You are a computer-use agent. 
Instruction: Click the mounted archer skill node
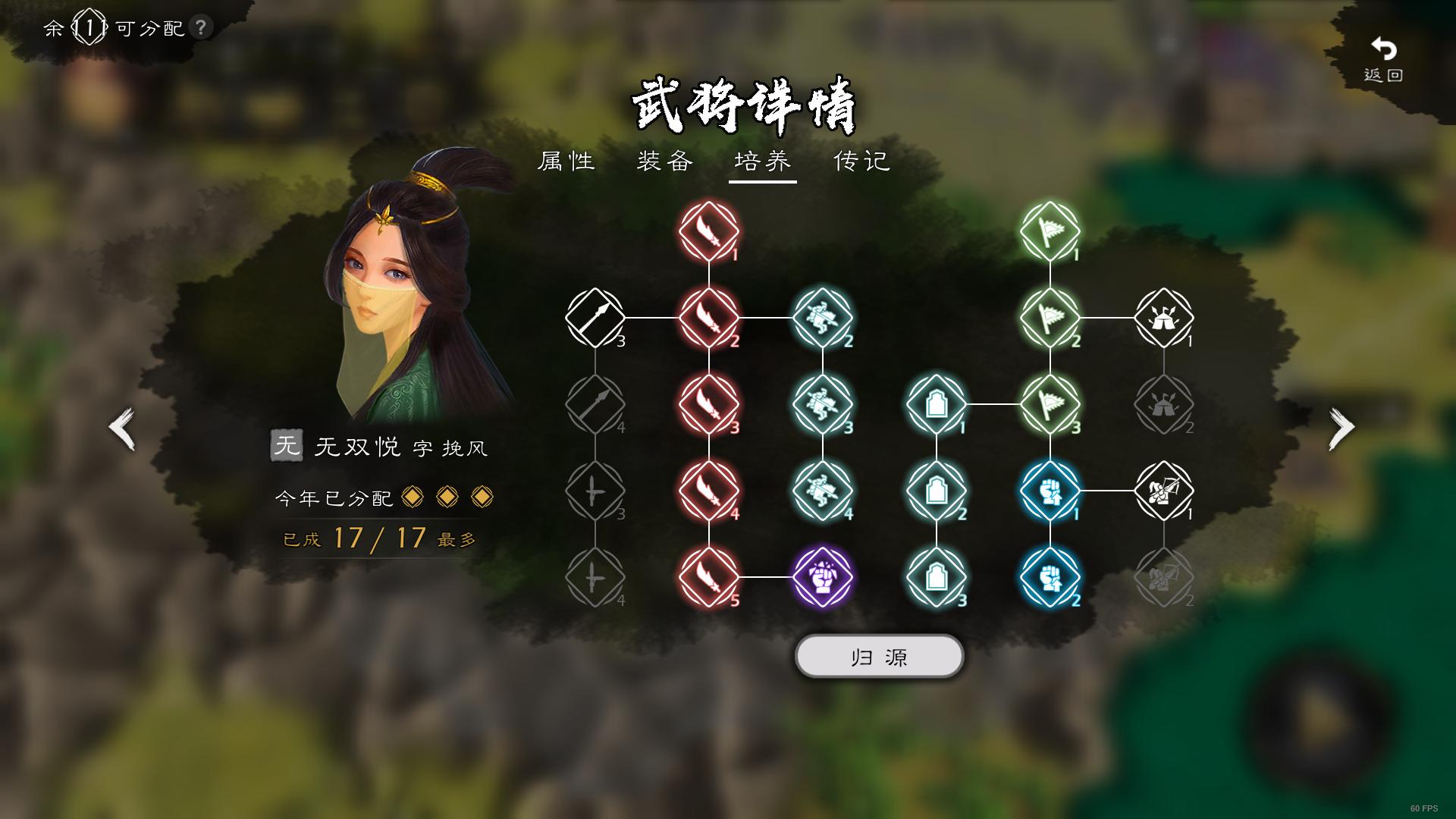click(1166, 491)
